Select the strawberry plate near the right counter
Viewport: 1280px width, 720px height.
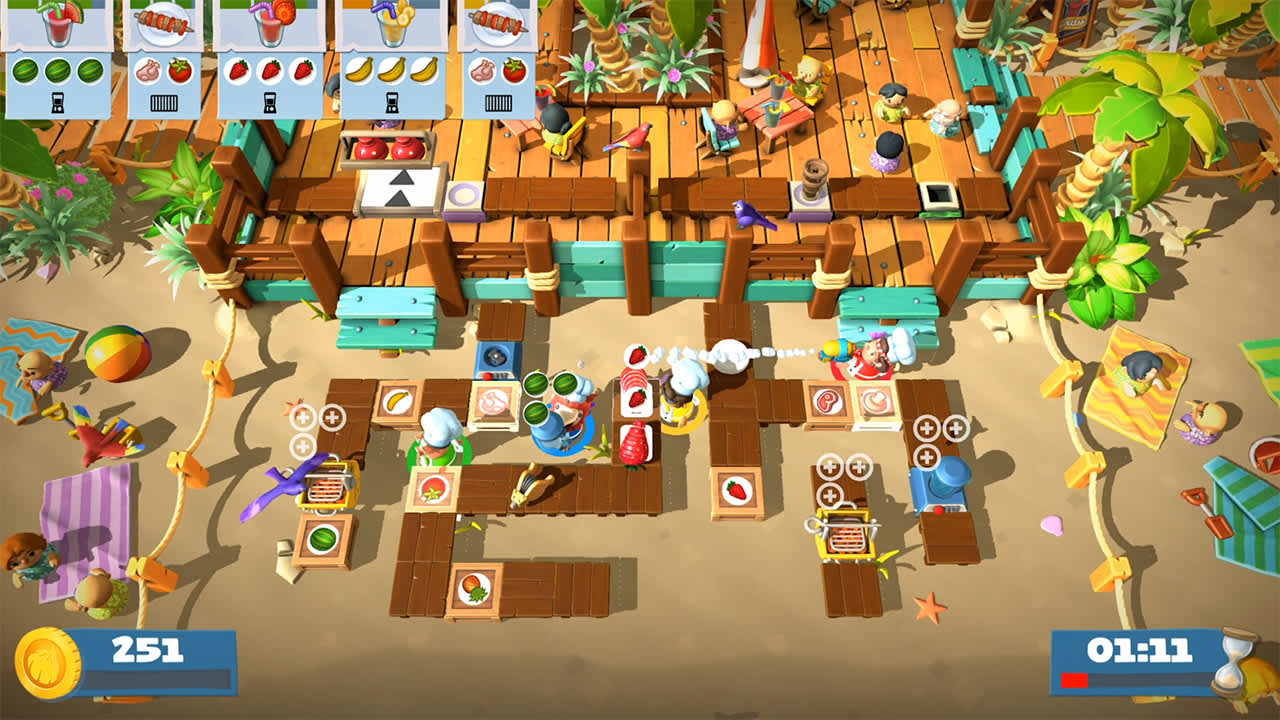pos(735,490)
